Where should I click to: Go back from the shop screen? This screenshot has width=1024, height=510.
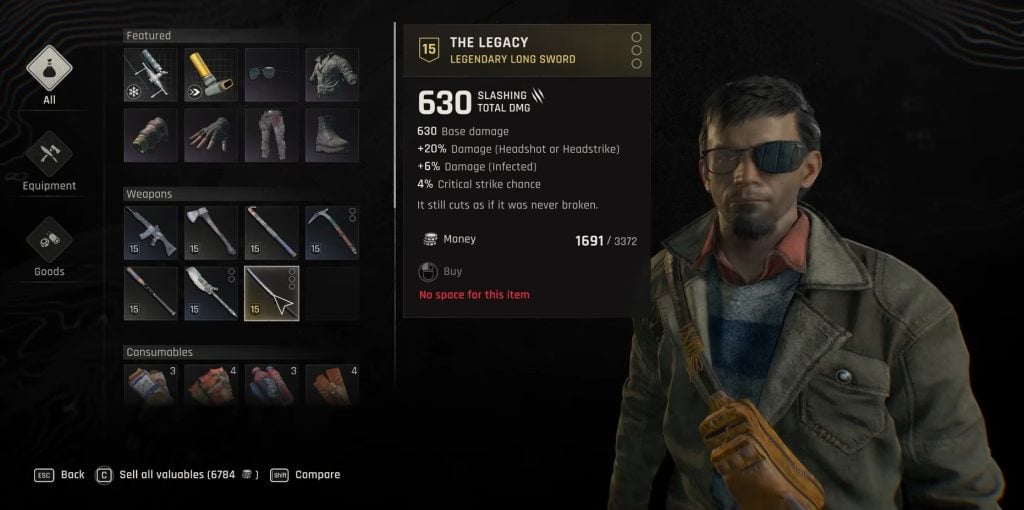click(x=72, y=474)
